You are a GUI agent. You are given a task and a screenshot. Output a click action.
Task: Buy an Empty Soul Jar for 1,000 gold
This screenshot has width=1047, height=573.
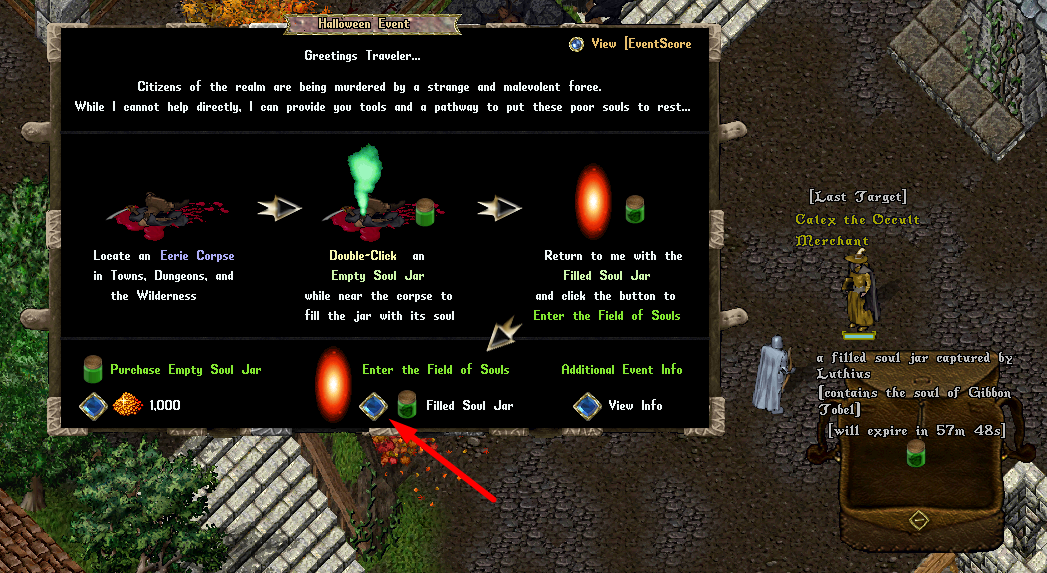click(93, 405)
